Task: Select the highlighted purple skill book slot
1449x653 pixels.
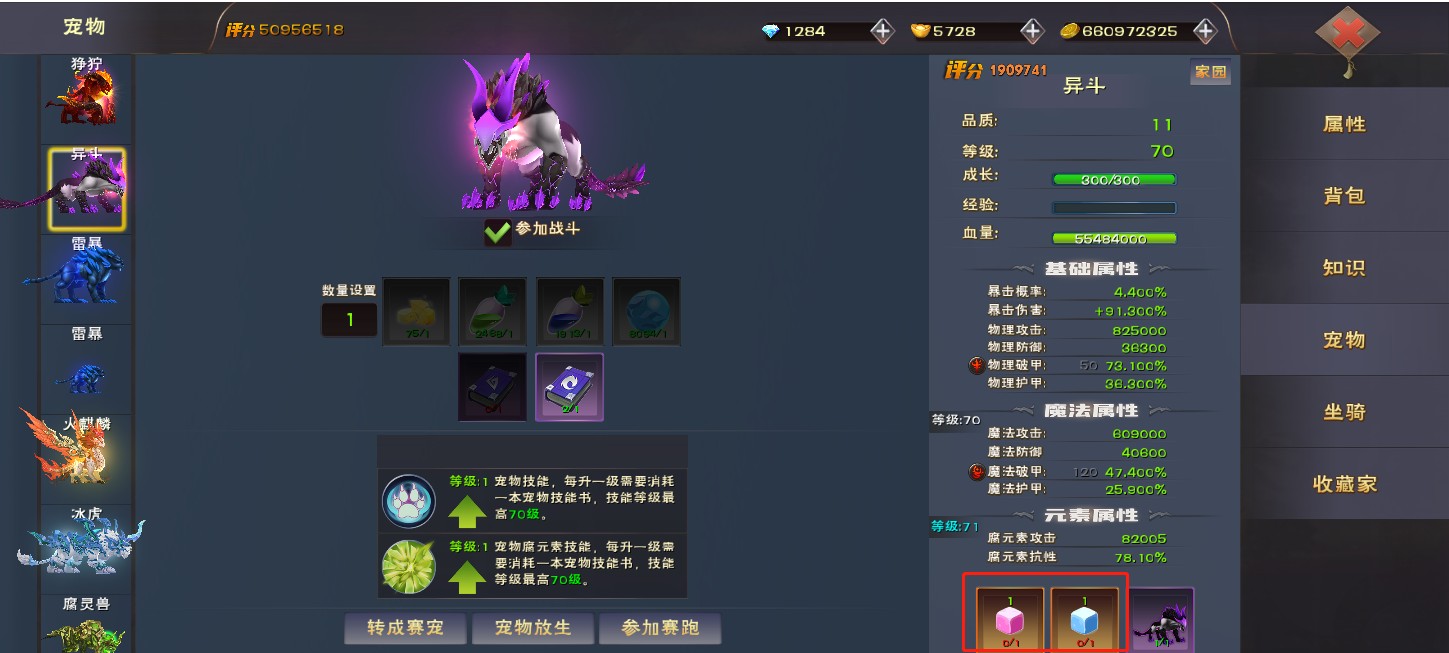Action: (x=569, y=386)
